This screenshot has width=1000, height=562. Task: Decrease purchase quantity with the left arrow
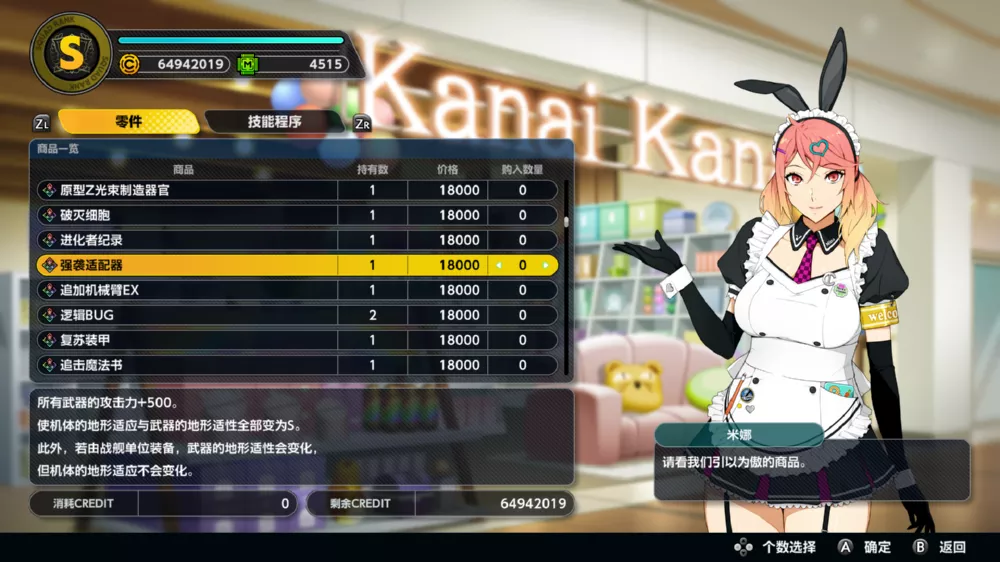pos(499,265)
